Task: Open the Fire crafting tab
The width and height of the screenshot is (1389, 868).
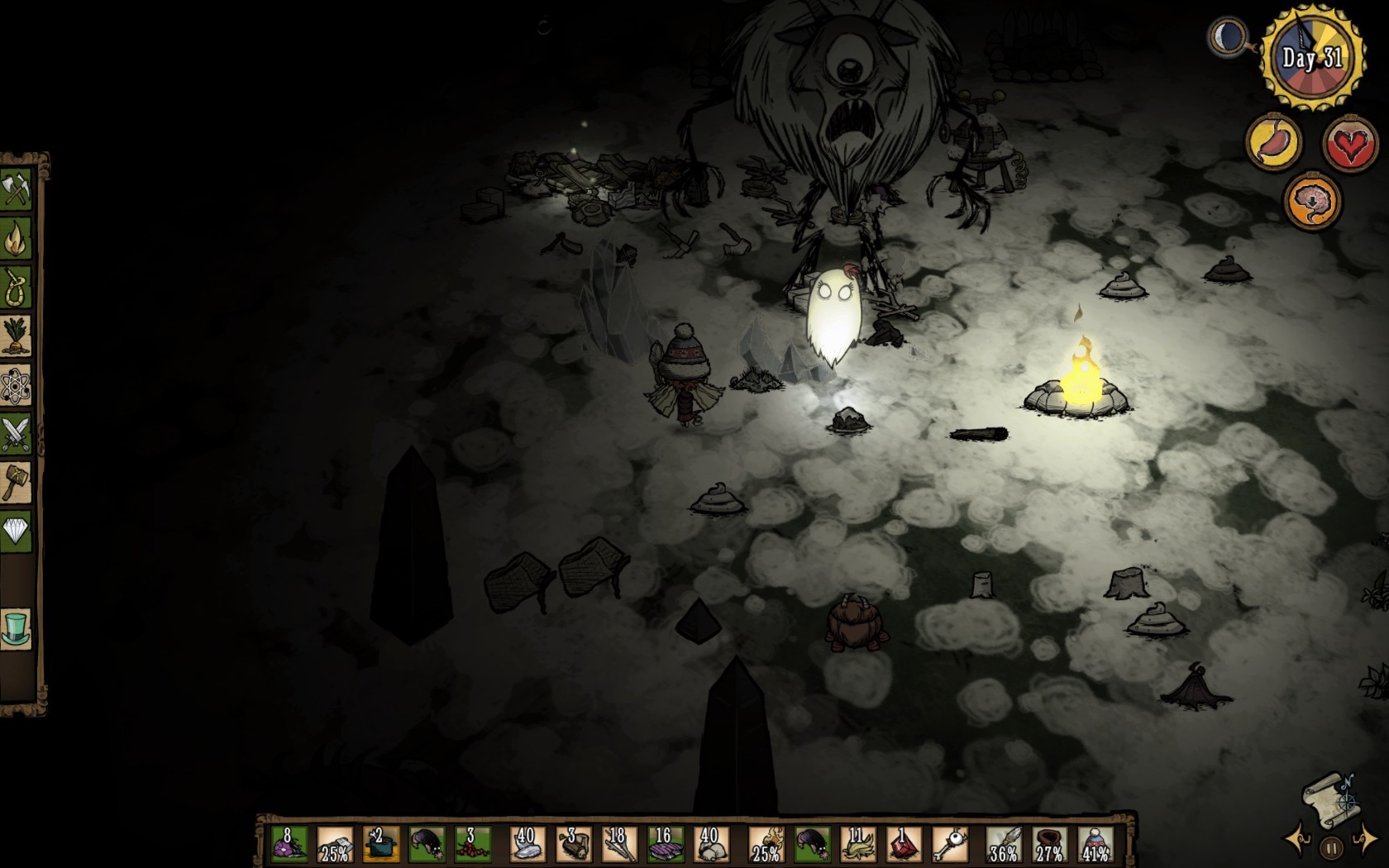Action: click(x=17, y=239)
